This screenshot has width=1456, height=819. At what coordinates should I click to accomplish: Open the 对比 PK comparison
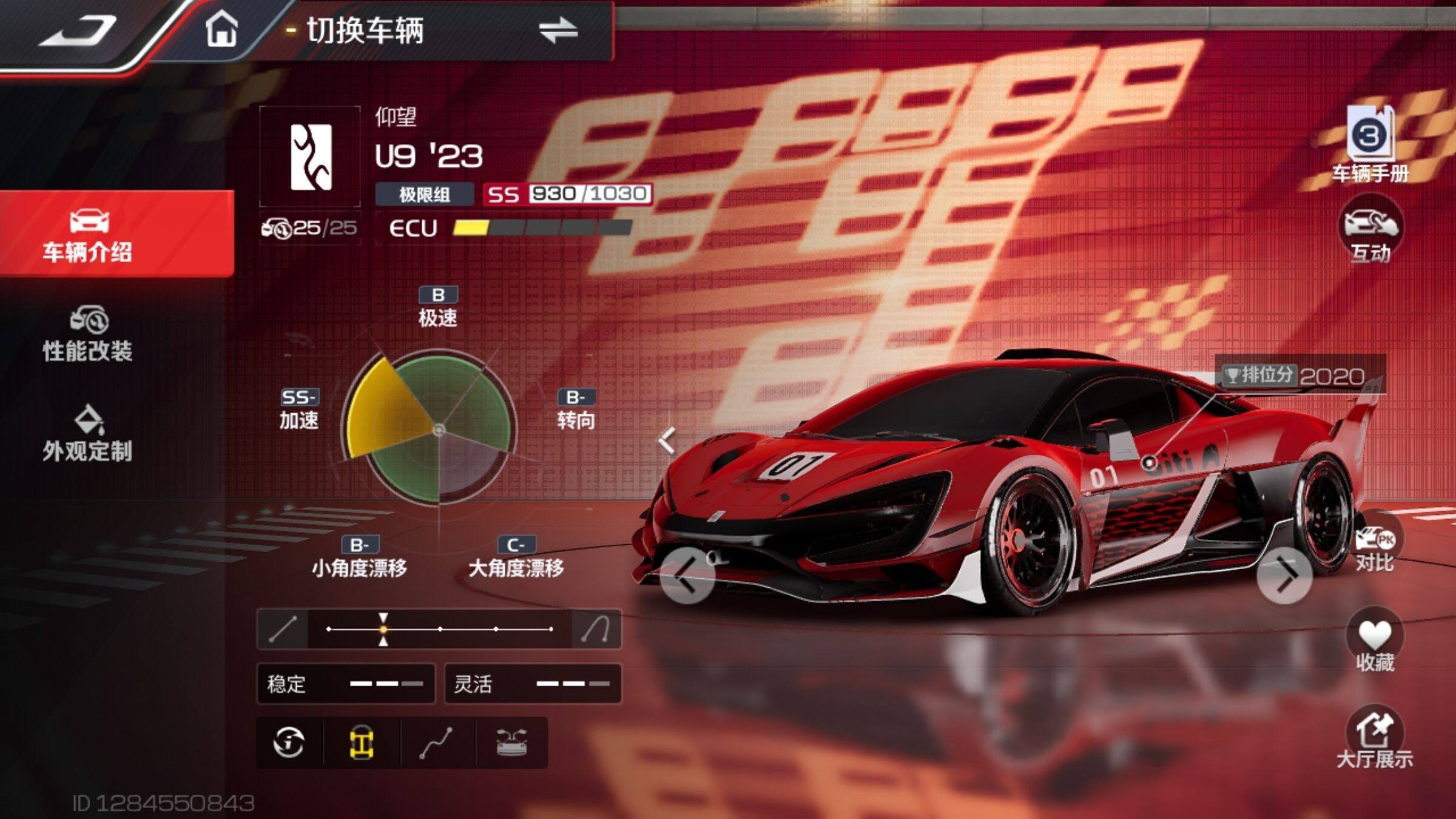point(1375,547)
